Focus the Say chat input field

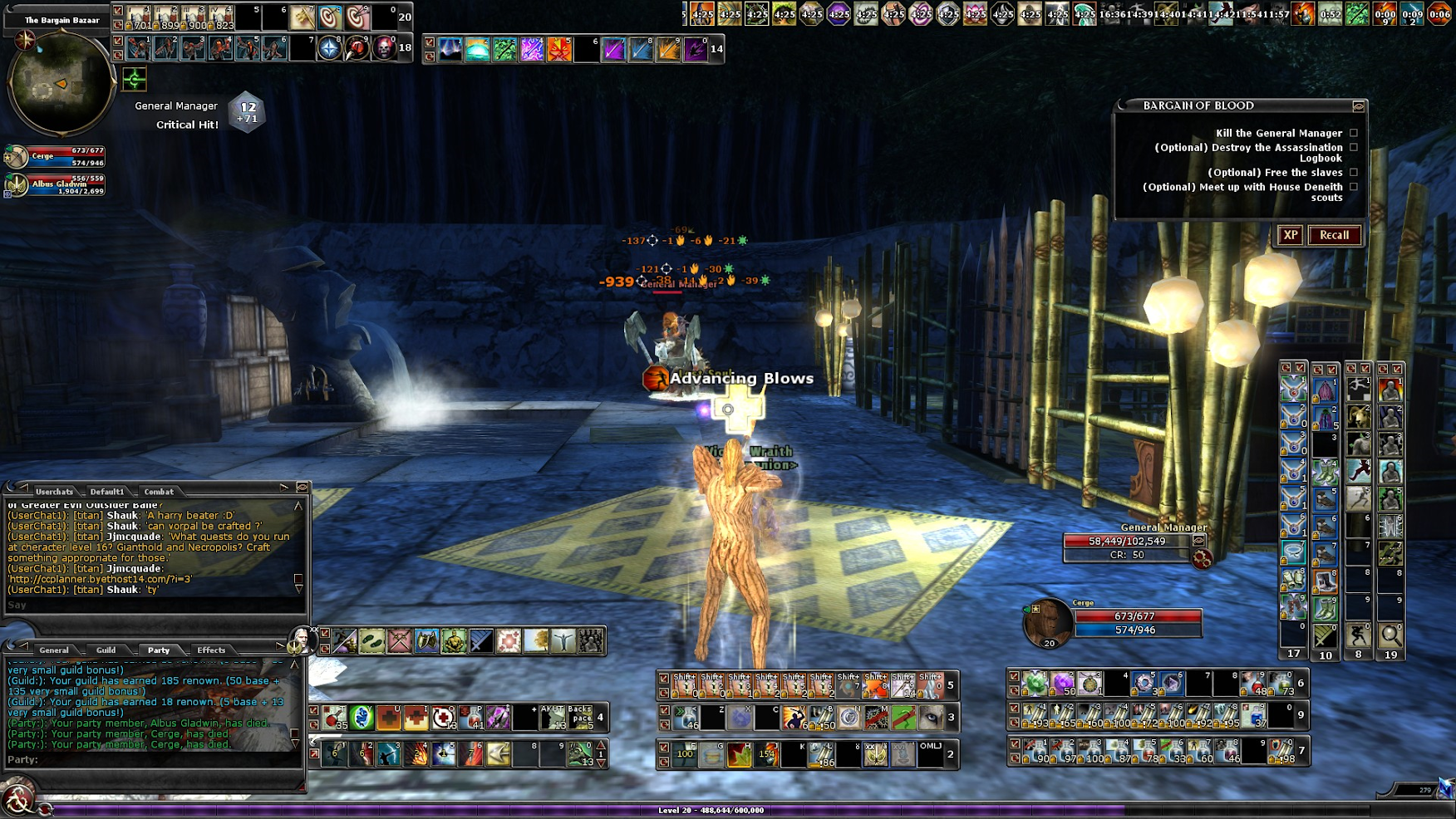[x=150, y=606]
